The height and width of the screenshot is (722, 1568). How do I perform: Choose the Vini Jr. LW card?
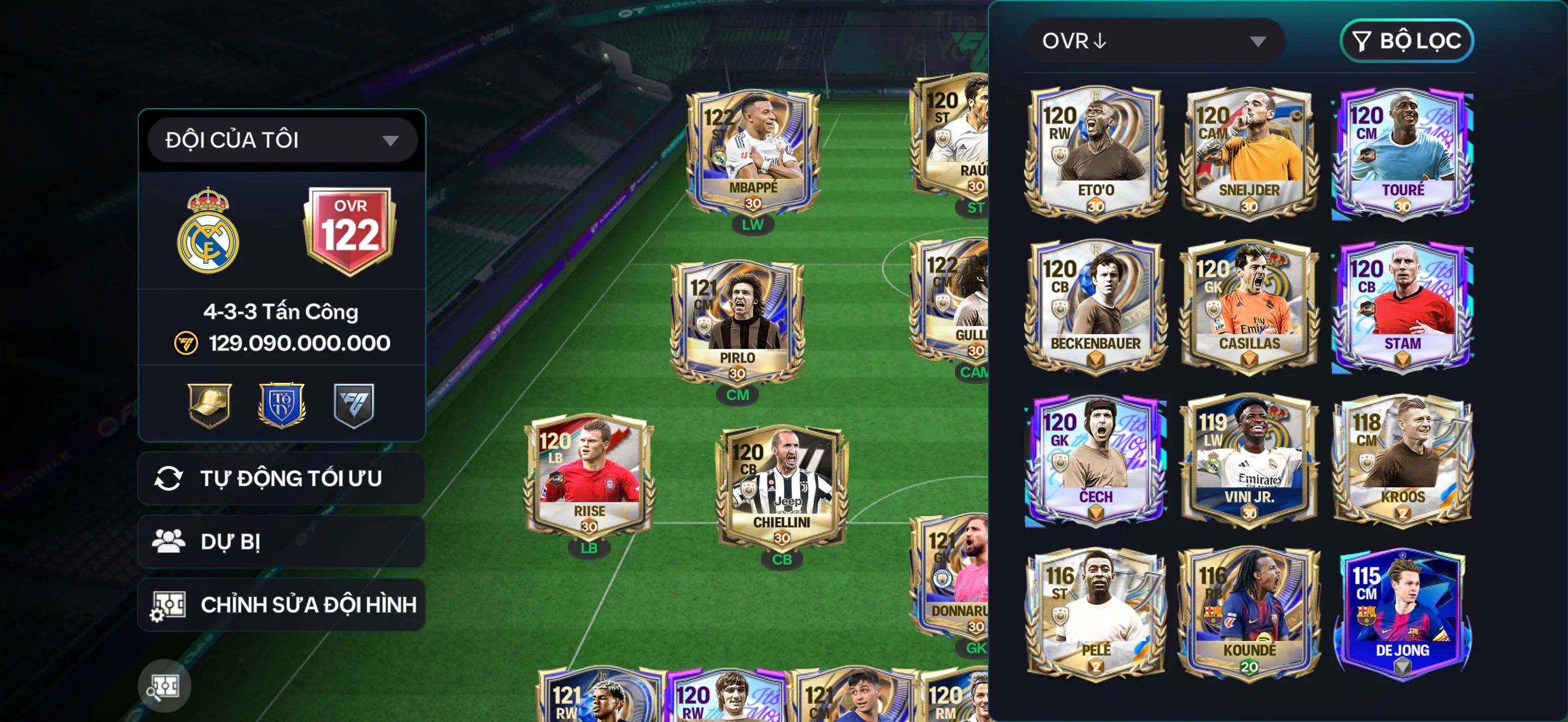point(1248,459)
